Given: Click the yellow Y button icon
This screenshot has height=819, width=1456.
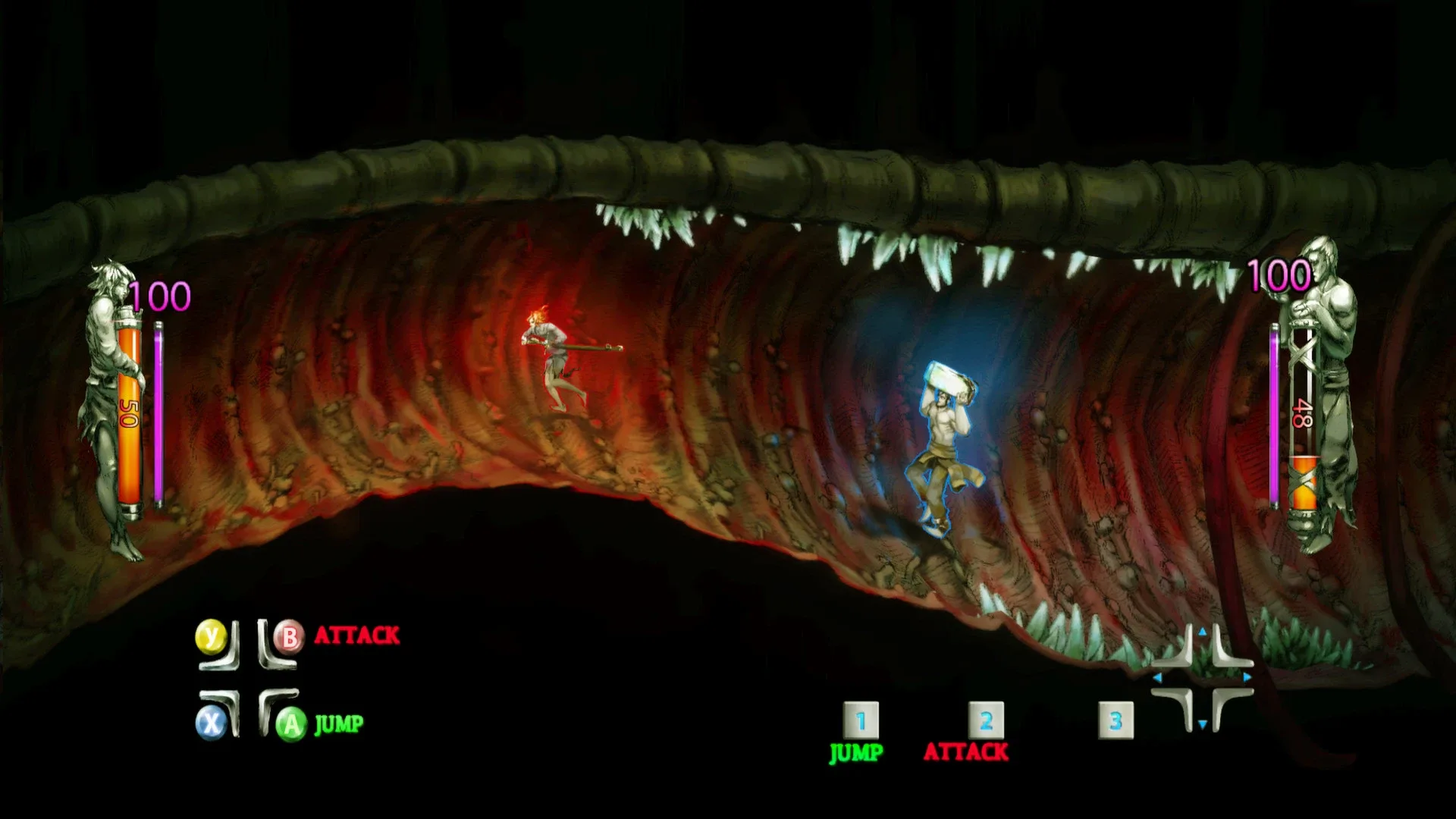Looking at the screenshot, I should [211, 635].
